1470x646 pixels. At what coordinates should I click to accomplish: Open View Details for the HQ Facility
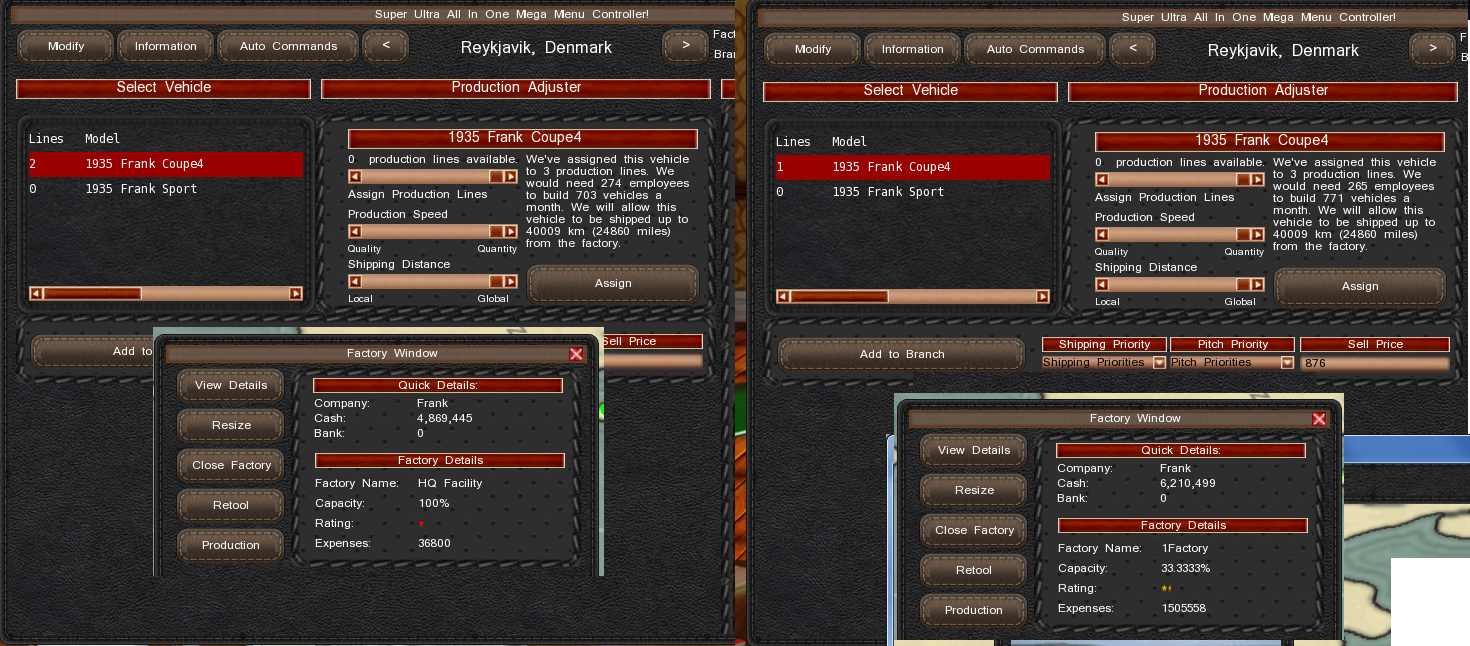click(x=231, y=385)
